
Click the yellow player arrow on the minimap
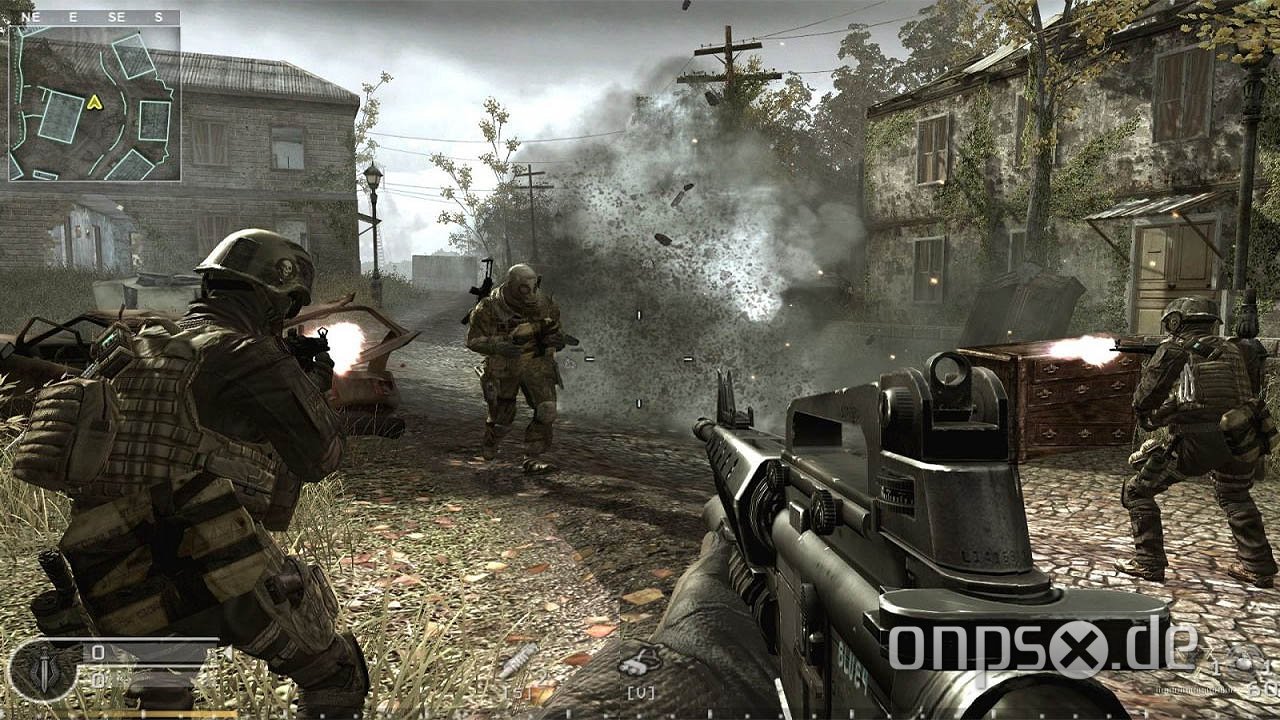click(x=96, y=103)
